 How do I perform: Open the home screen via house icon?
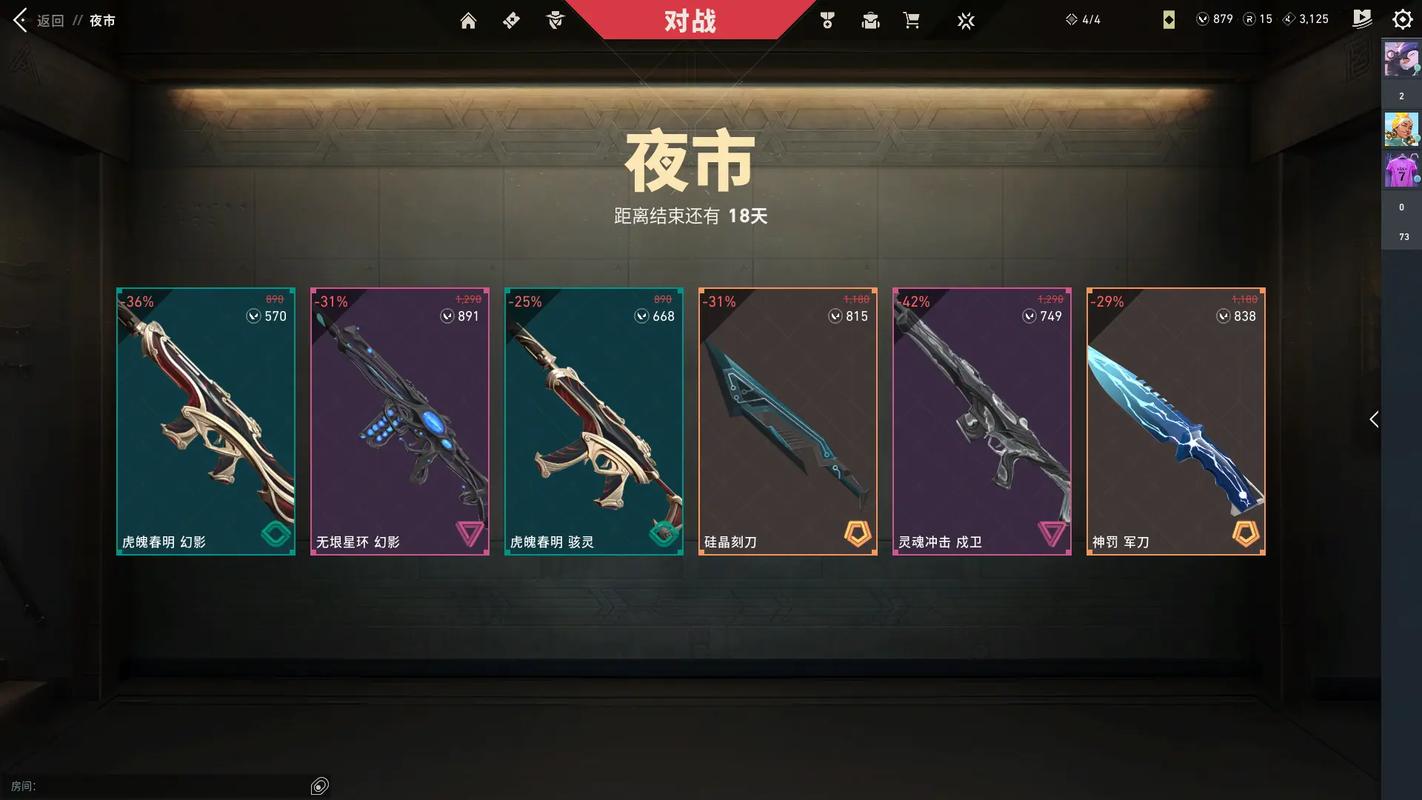(468, 20)
